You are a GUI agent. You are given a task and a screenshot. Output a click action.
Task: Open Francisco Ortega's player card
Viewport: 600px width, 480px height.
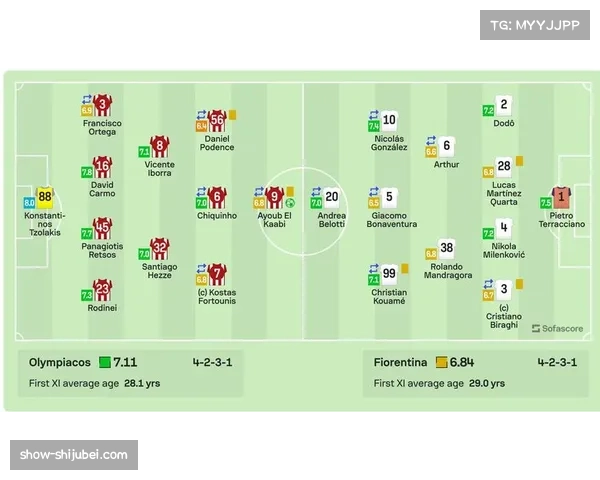coord(102,106)
